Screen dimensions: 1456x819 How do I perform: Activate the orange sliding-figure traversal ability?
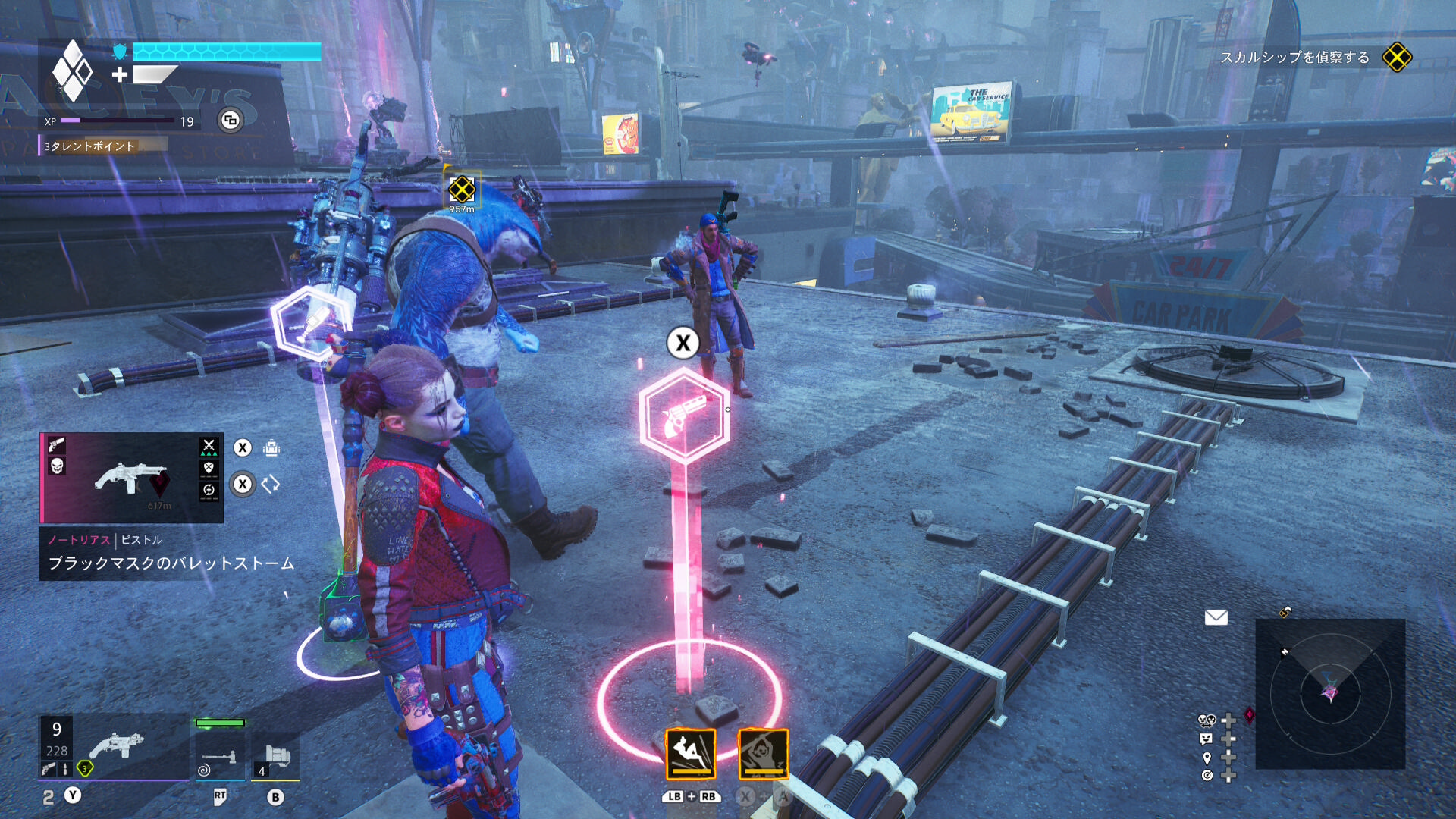click(690, 754)
